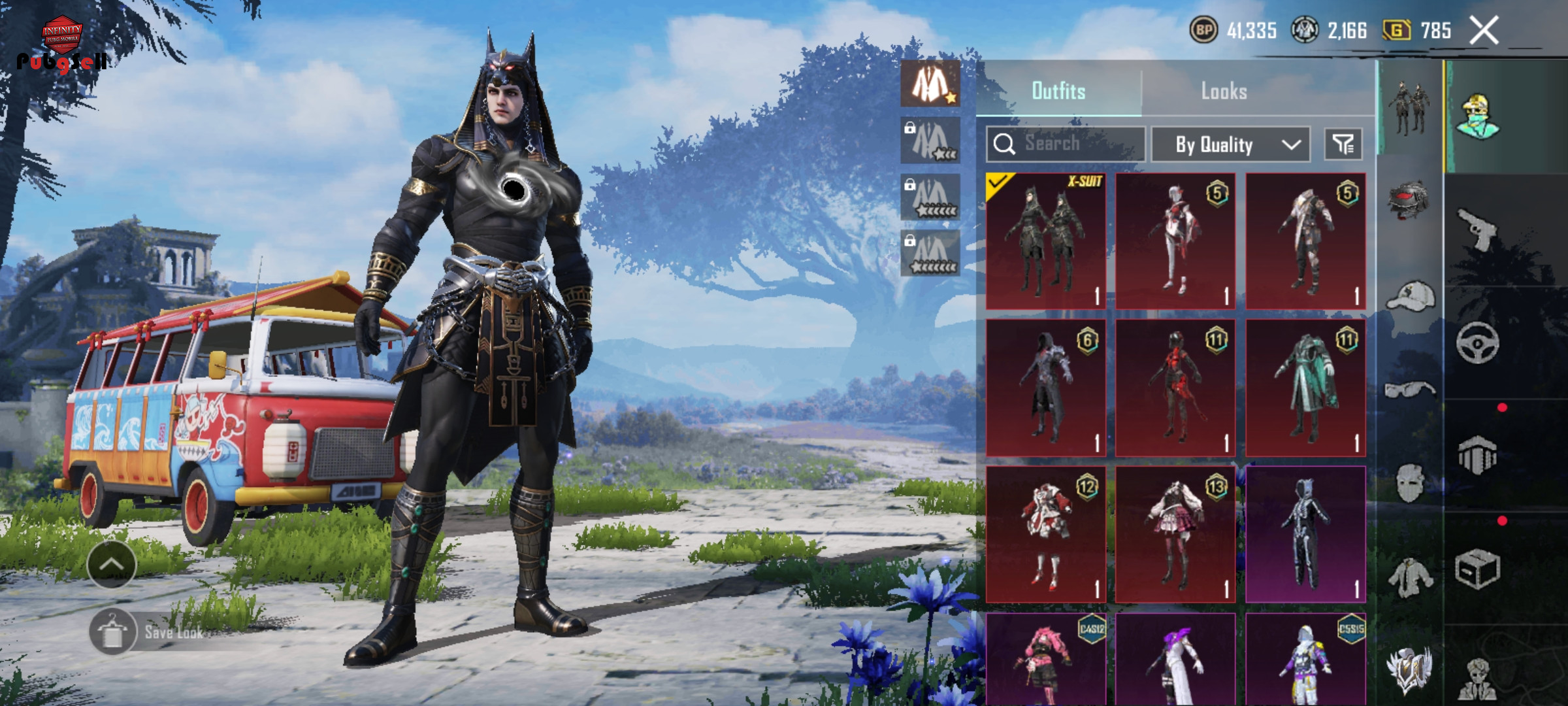
Task: Switch to the Looks tab
Action: click(1224, 91)
